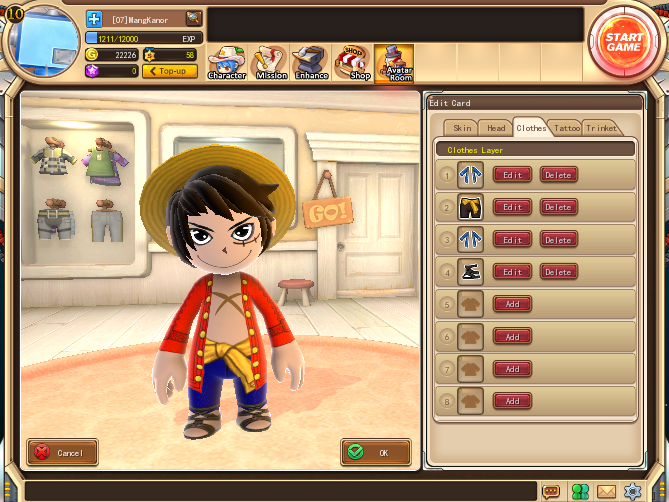The height and width of the screenshot is (502, 669).
Task: Visit the Shop
Action: pos(356,62)
